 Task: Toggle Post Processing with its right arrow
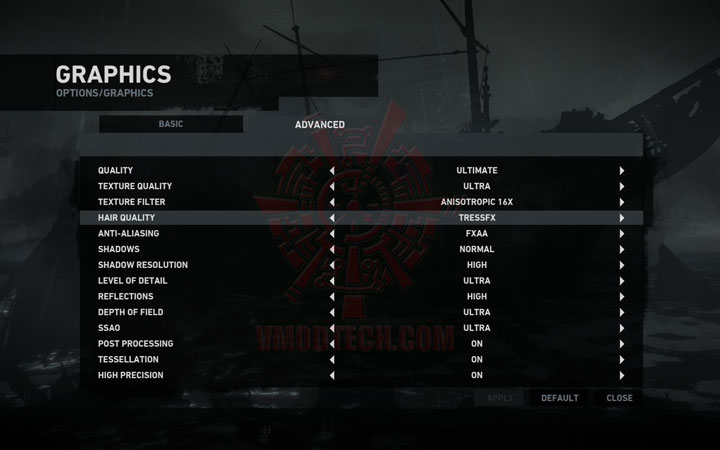621,344
